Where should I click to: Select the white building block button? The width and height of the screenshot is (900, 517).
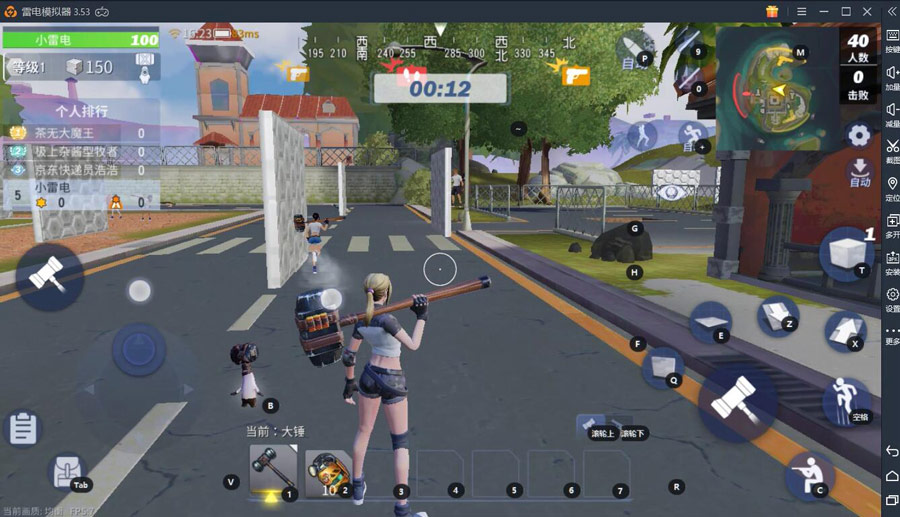coord(845,252)
